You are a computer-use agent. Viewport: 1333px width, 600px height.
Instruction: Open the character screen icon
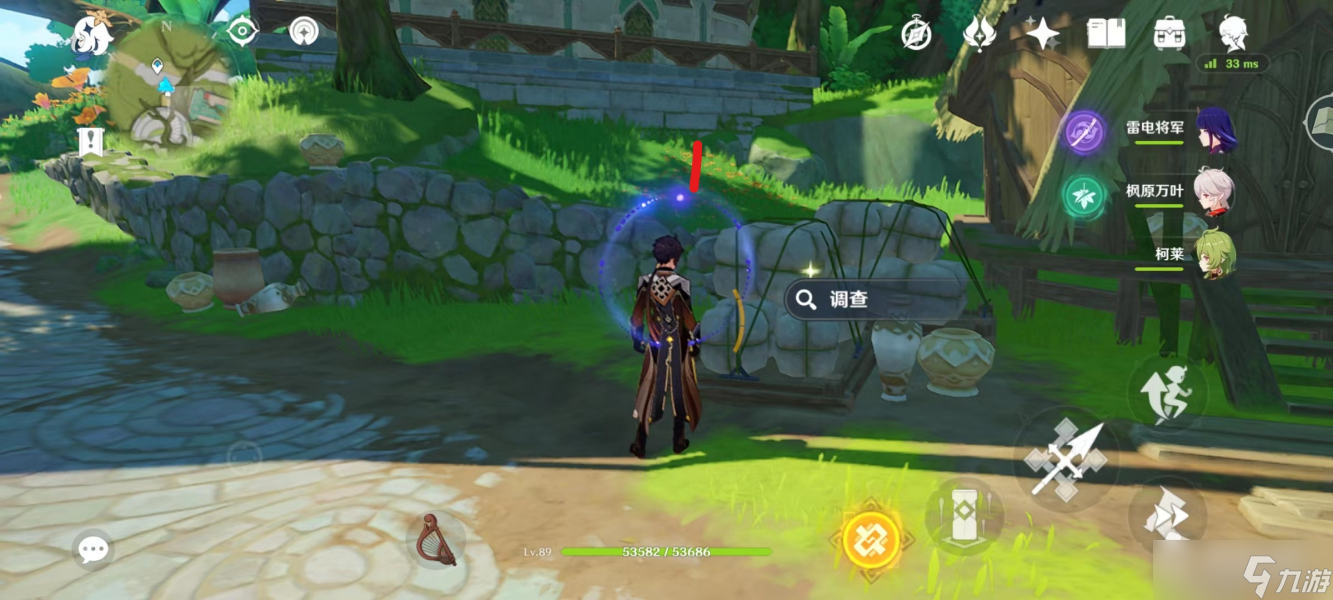click(1233, 33)
